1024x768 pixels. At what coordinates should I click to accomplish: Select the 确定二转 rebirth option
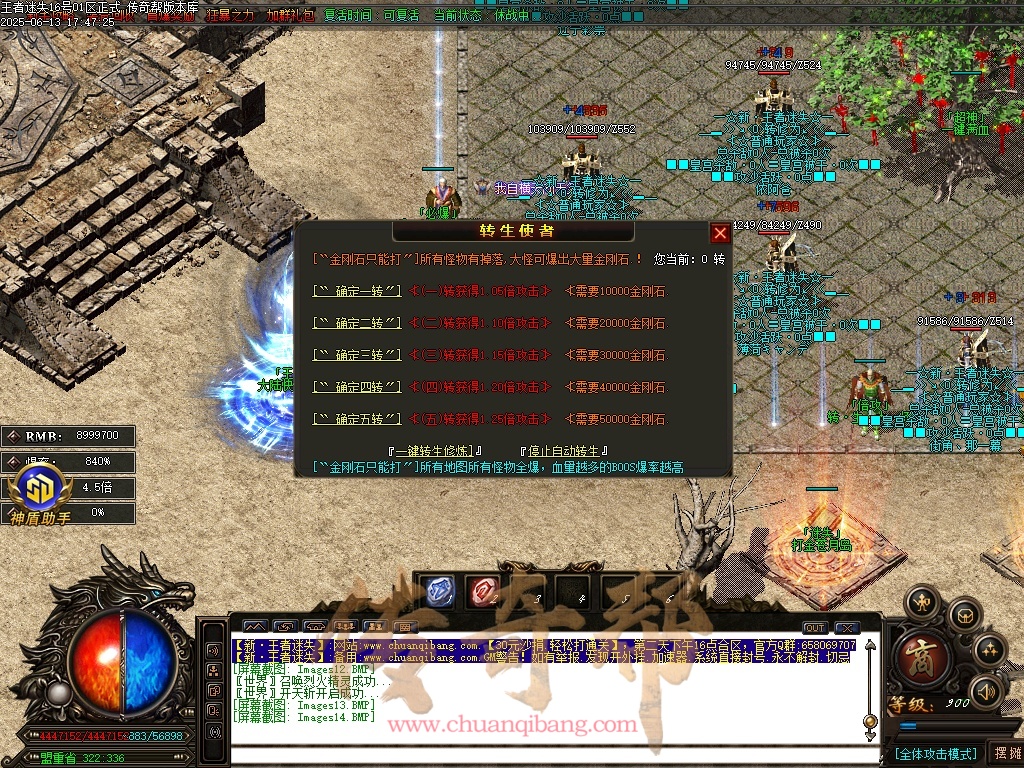357,323
